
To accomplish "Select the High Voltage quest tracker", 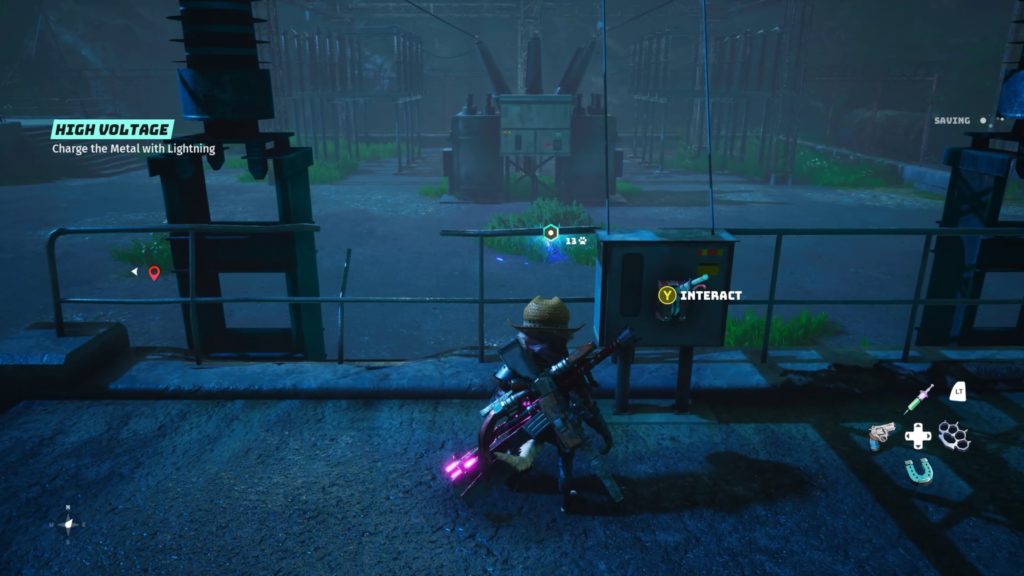I will tap(113, 130).
